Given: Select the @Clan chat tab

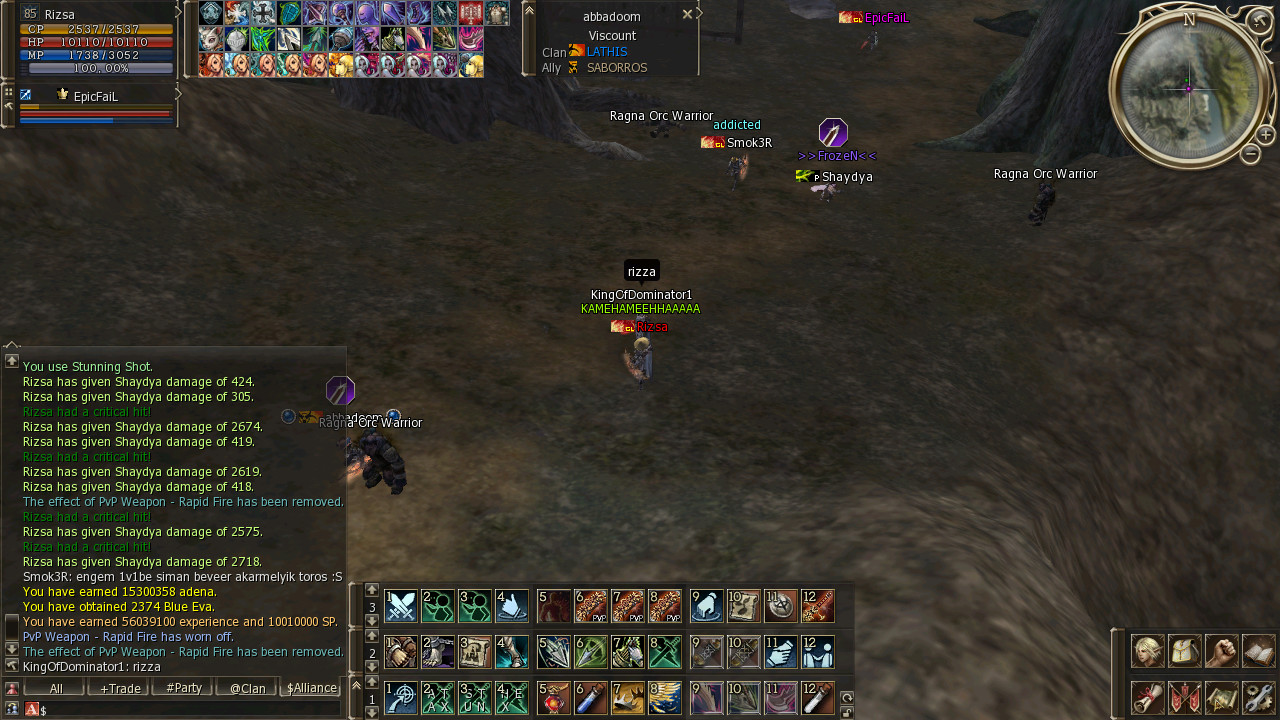Looking at the screenshot, I should pyautogui.click(x=247, y=688).
